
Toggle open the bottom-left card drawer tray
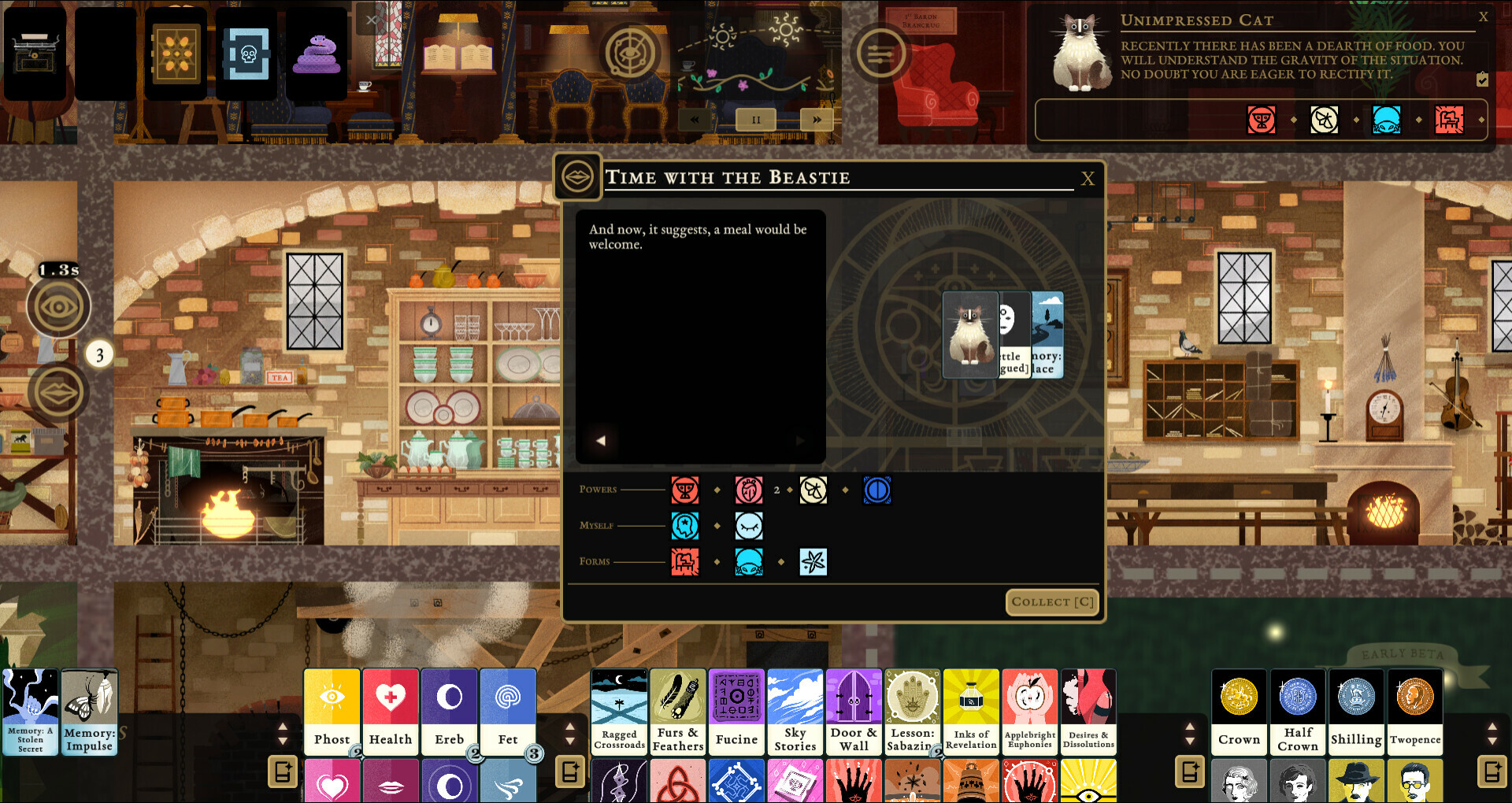click(x=281, y=773)
